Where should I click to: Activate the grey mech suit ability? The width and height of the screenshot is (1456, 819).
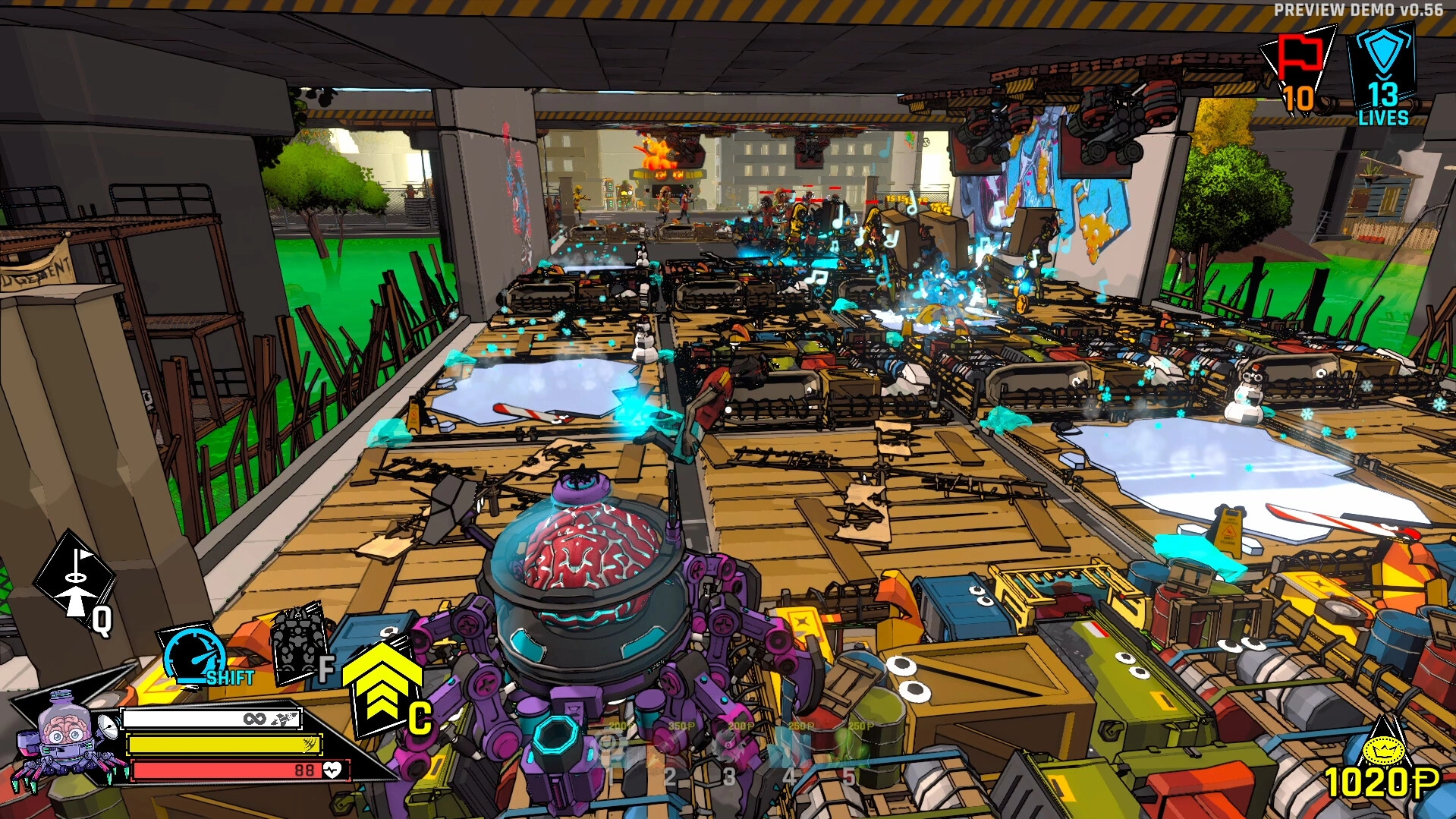(297, 644)
